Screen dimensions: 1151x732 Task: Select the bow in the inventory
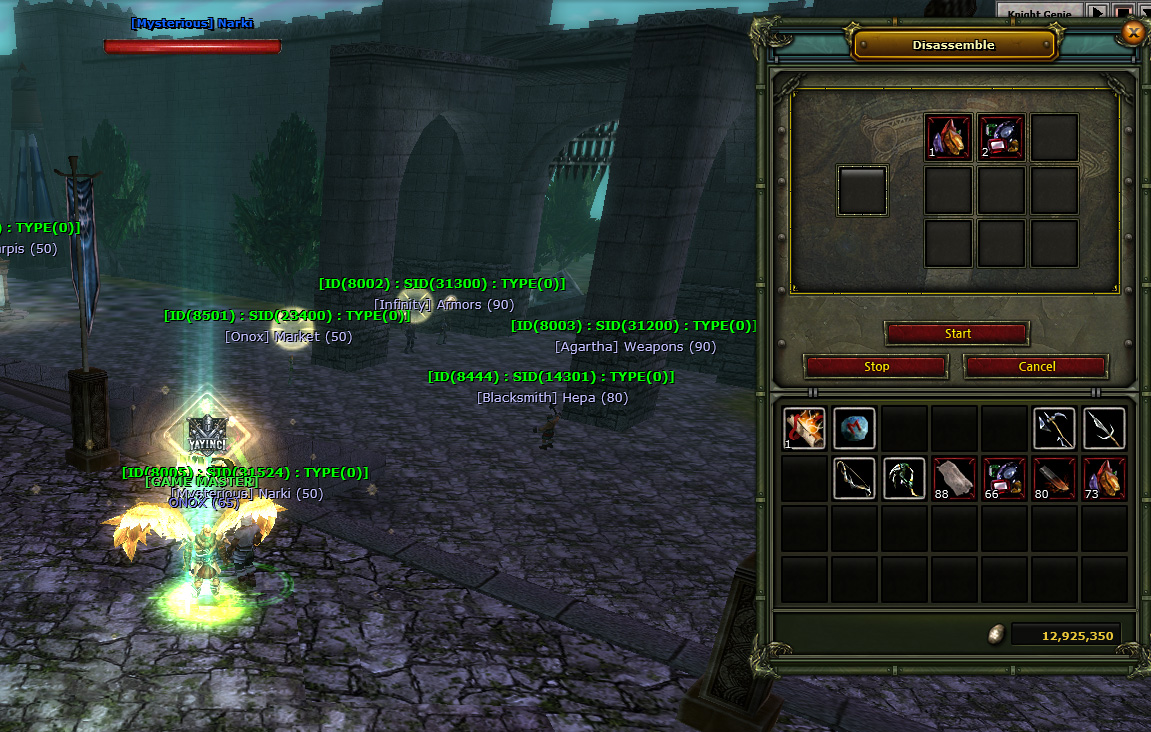click(x=854, y=479)
